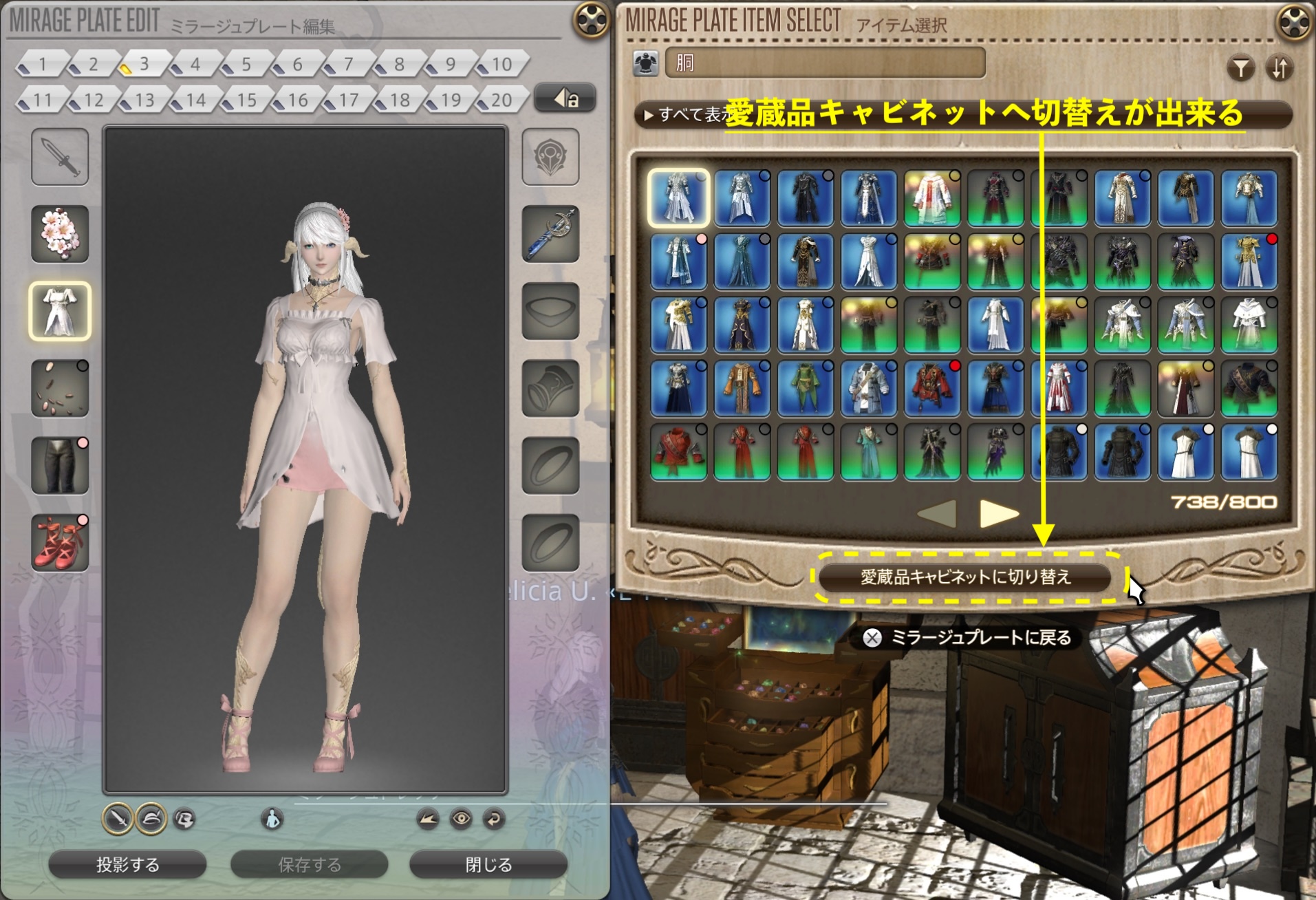Select the cherry blossom head slot

(x=60, y=234)
